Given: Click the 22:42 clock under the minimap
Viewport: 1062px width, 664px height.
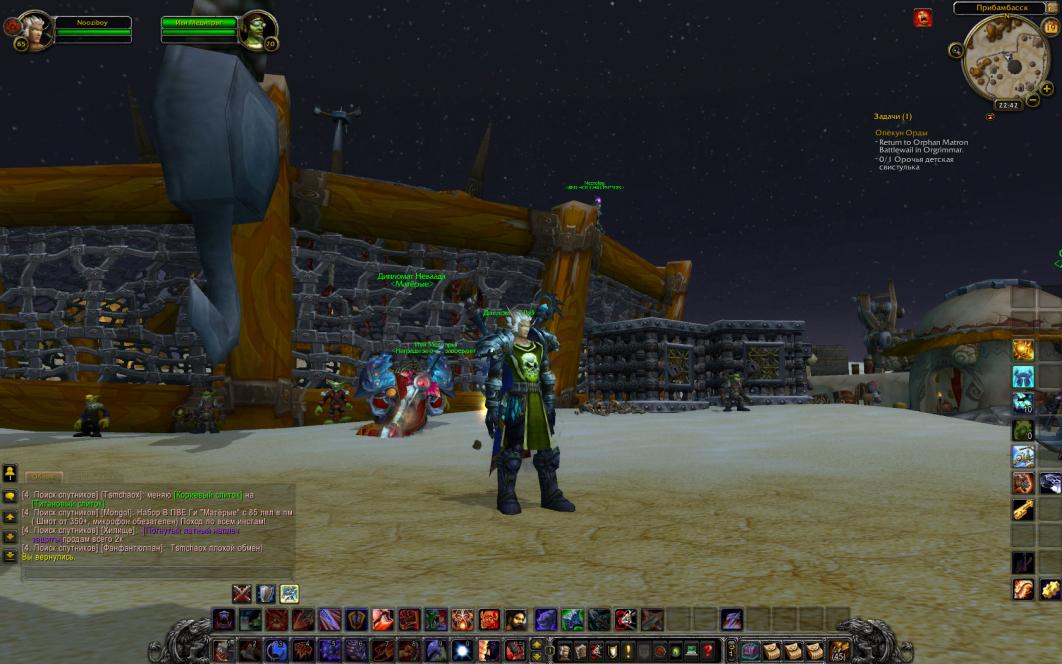Looking at the screenshot, I should click(x=1007, y=105).
